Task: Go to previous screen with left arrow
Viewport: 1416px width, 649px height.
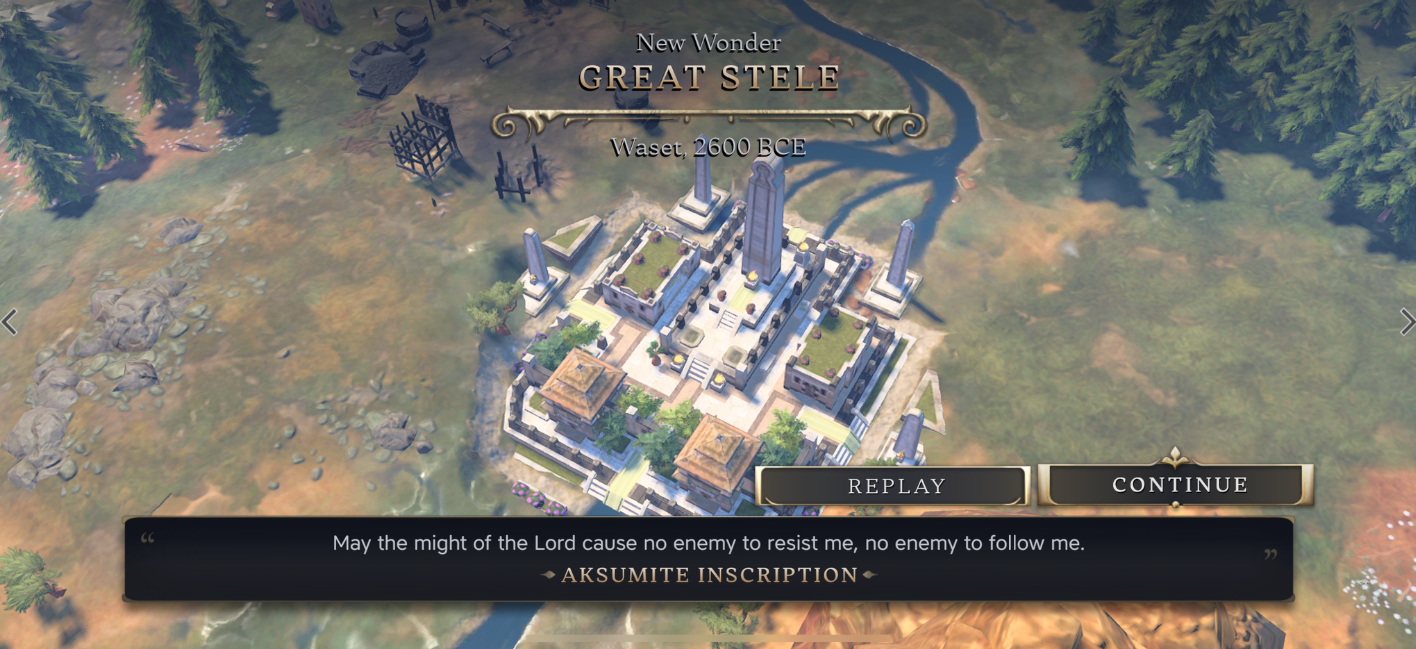Action: (9, 322)
